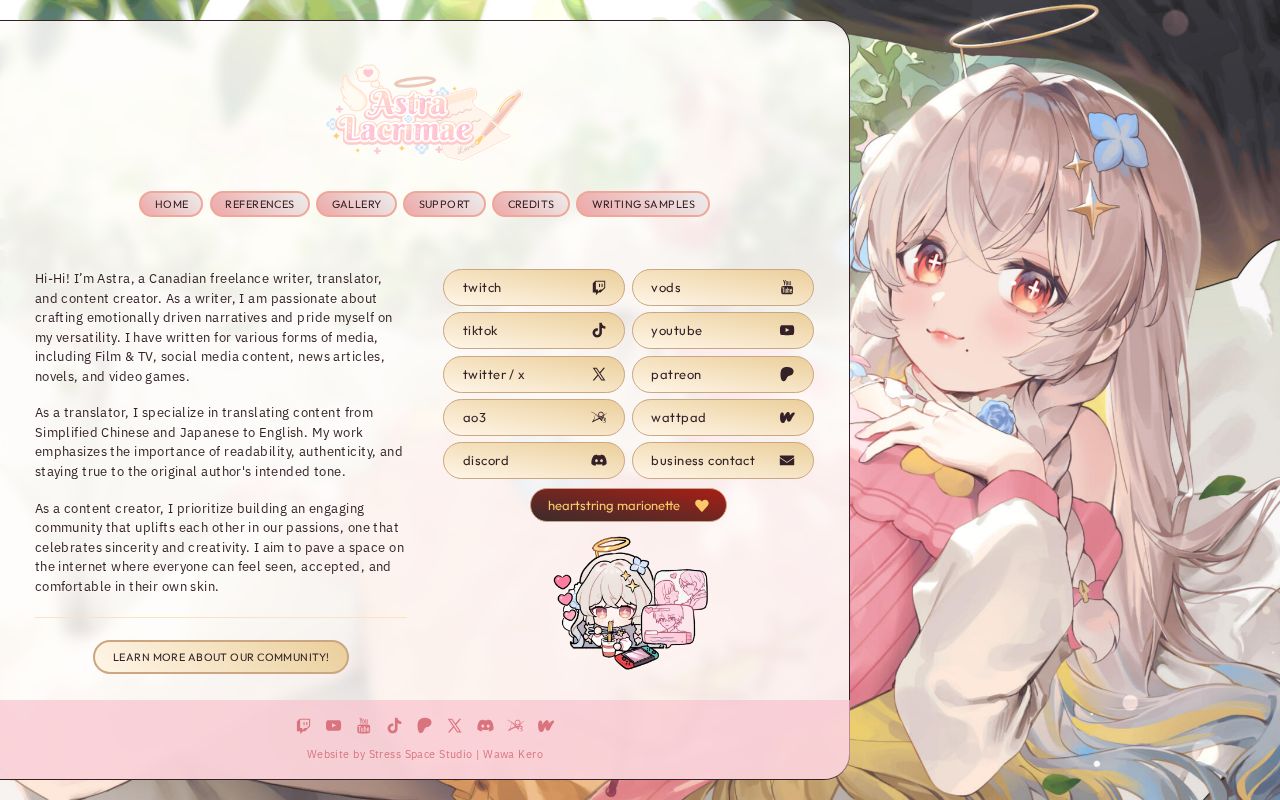Go to the References page
Viewport: 1280px width, 800px height.
(259, 204)
